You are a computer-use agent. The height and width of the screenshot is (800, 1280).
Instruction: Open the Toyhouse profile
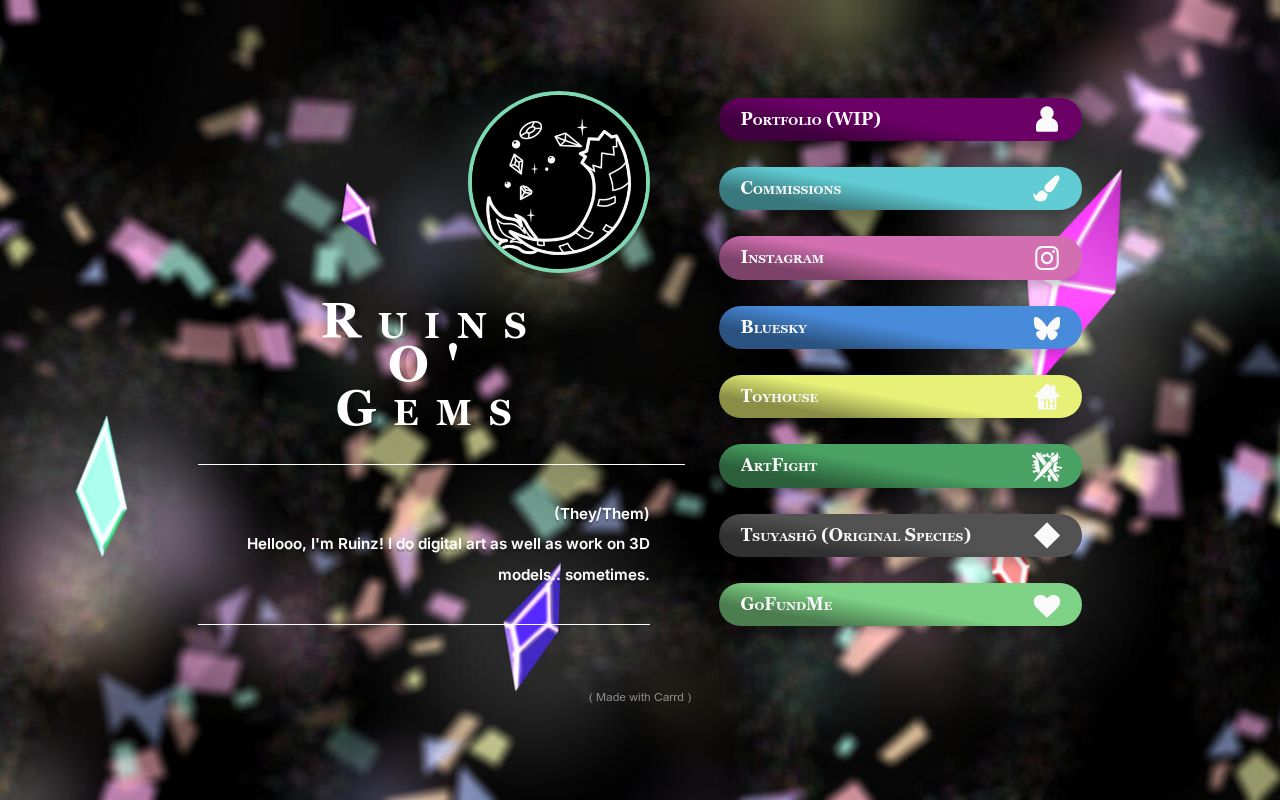click(880, 397)
